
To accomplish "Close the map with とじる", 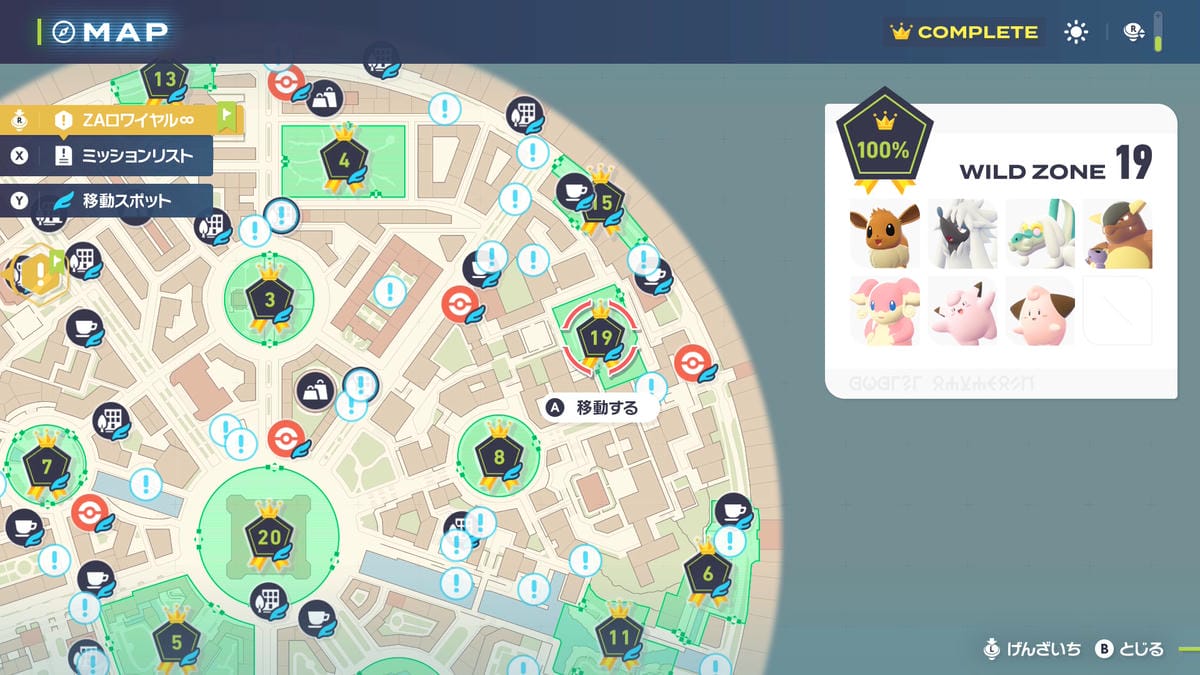I will pyautogui.click(x=1130, y=649).
